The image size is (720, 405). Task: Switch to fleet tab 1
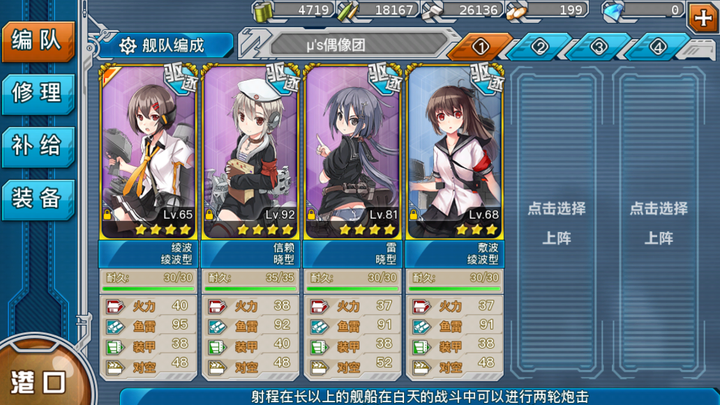point(480,47)
